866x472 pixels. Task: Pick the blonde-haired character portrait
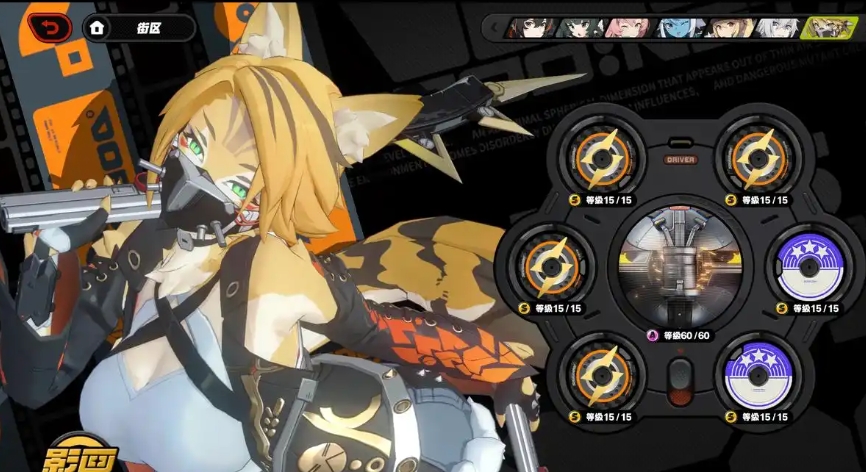click(727, 27)
